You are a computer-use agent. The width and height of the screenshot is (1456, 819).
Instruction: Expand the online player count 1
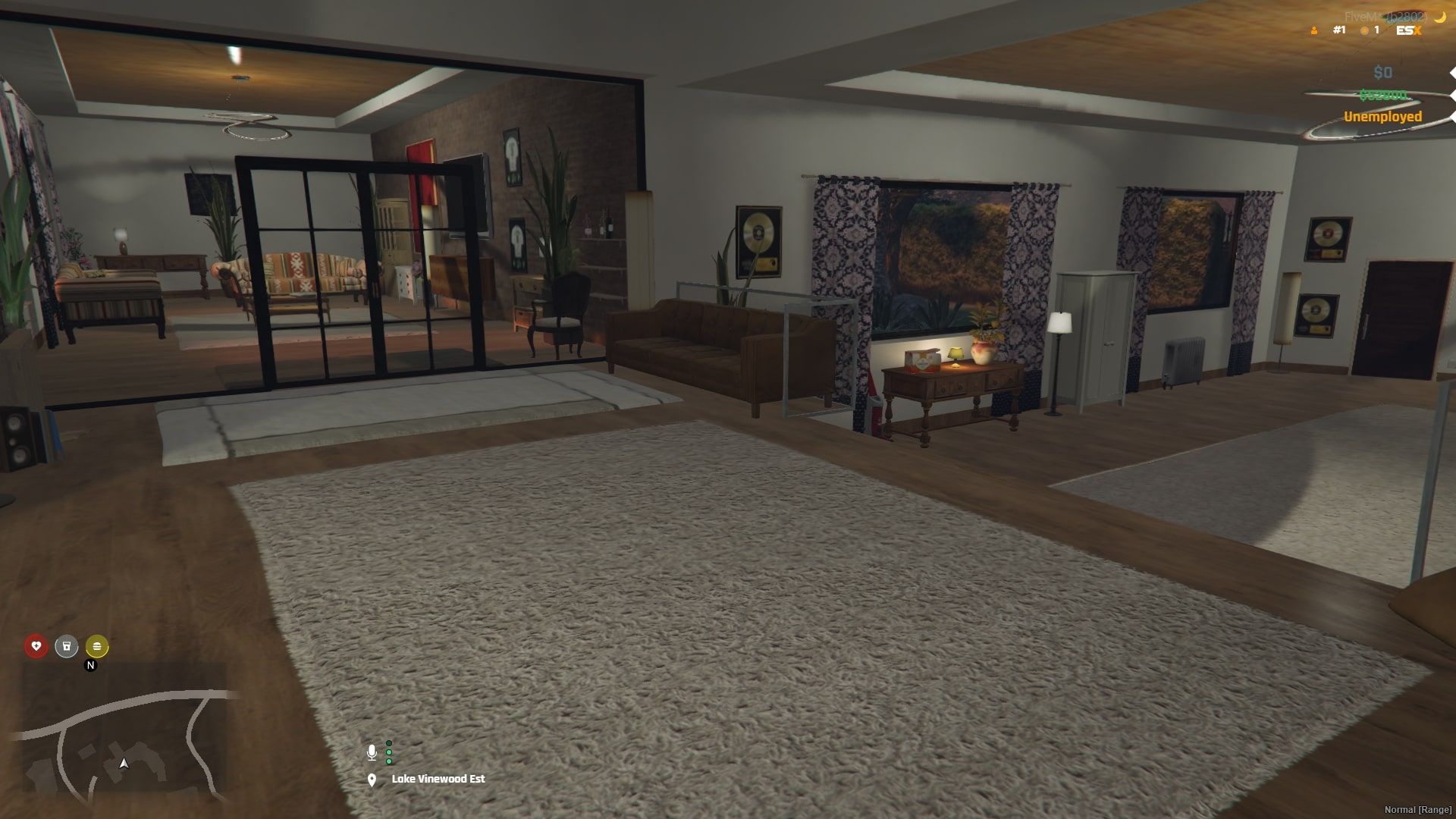tap(1376, 30)
